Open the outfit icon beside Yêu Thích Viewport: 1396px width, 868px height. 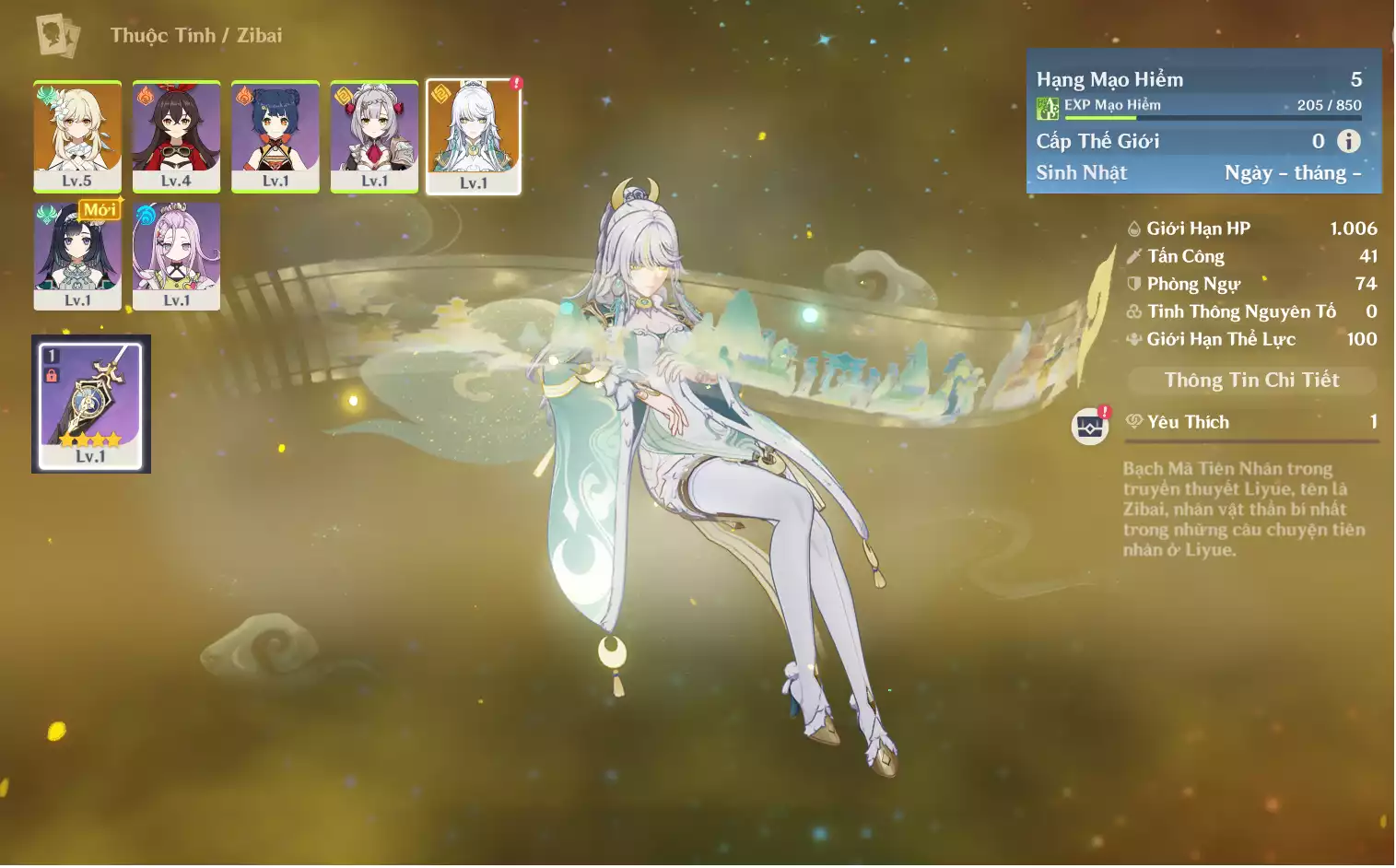tap(1090, 426)
